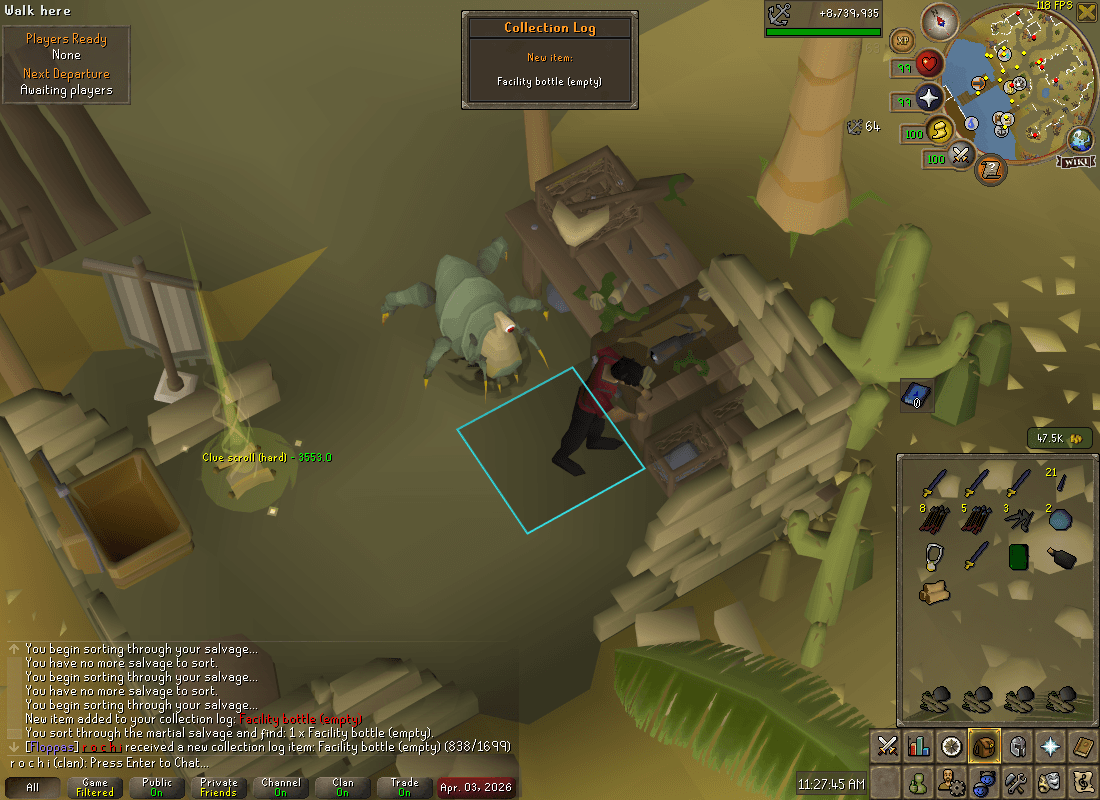Image resolution: width=1100 pixels, height=800 pixels.
Task: Close the yellow X button near the minimap
Action: 1087,12
